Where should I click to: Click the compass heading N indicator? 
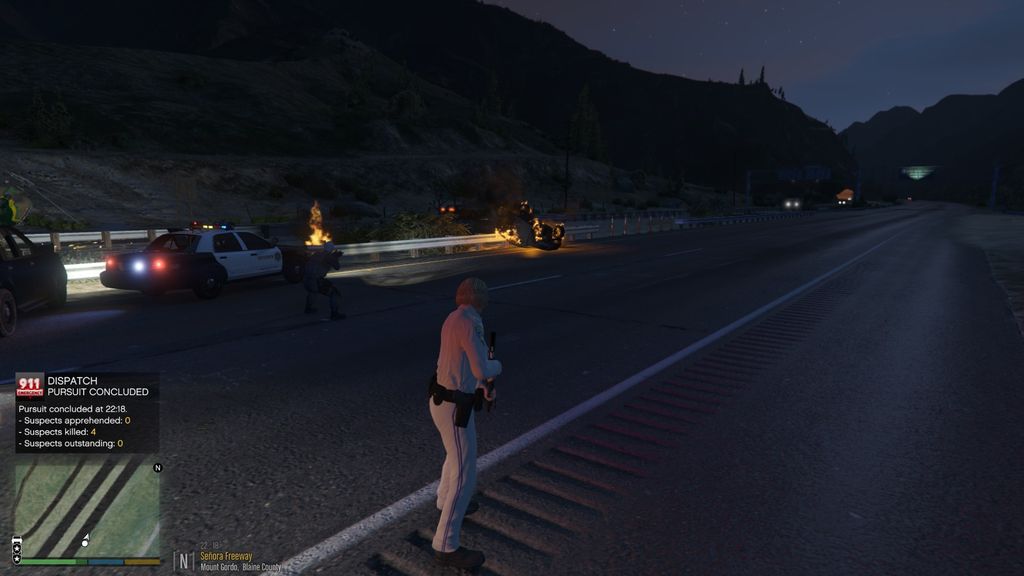click(185, 561)
